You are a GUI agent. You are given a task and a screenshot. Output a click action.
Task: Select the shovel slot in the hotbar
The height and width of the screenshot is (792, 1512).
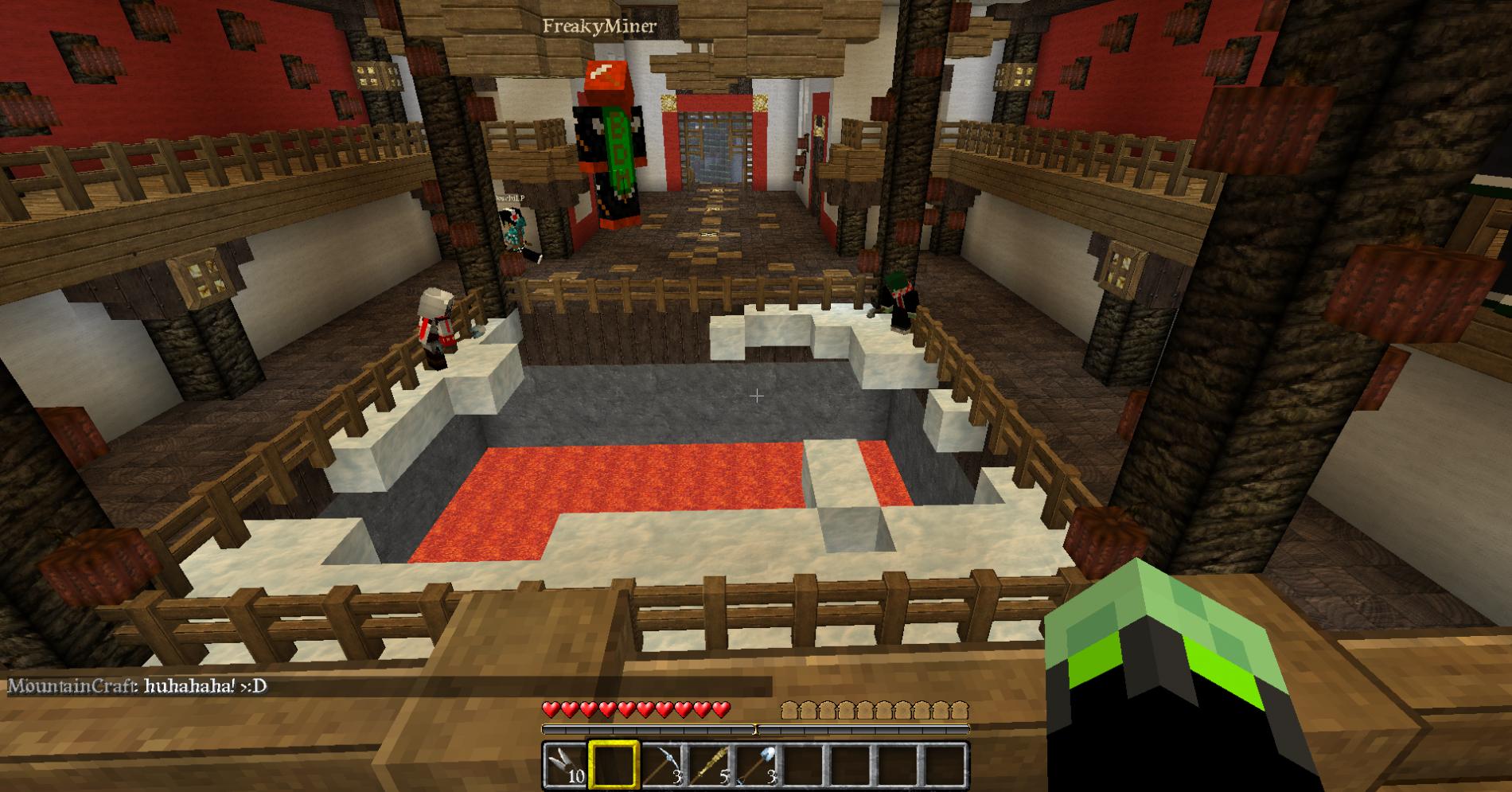pos(754,766)
